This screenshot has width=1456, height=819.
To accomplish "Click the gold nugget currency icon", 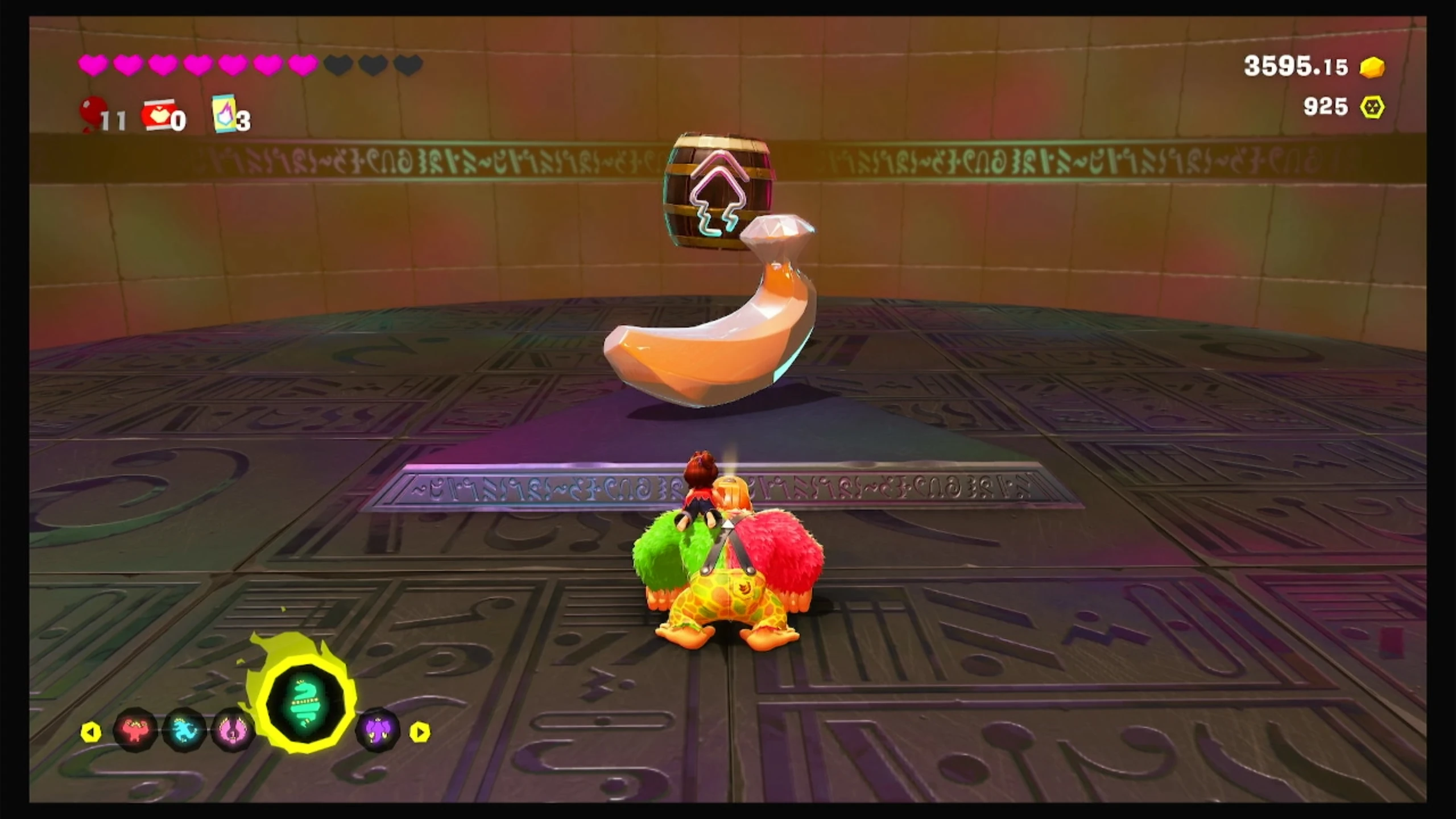I will coord(1372,68).
